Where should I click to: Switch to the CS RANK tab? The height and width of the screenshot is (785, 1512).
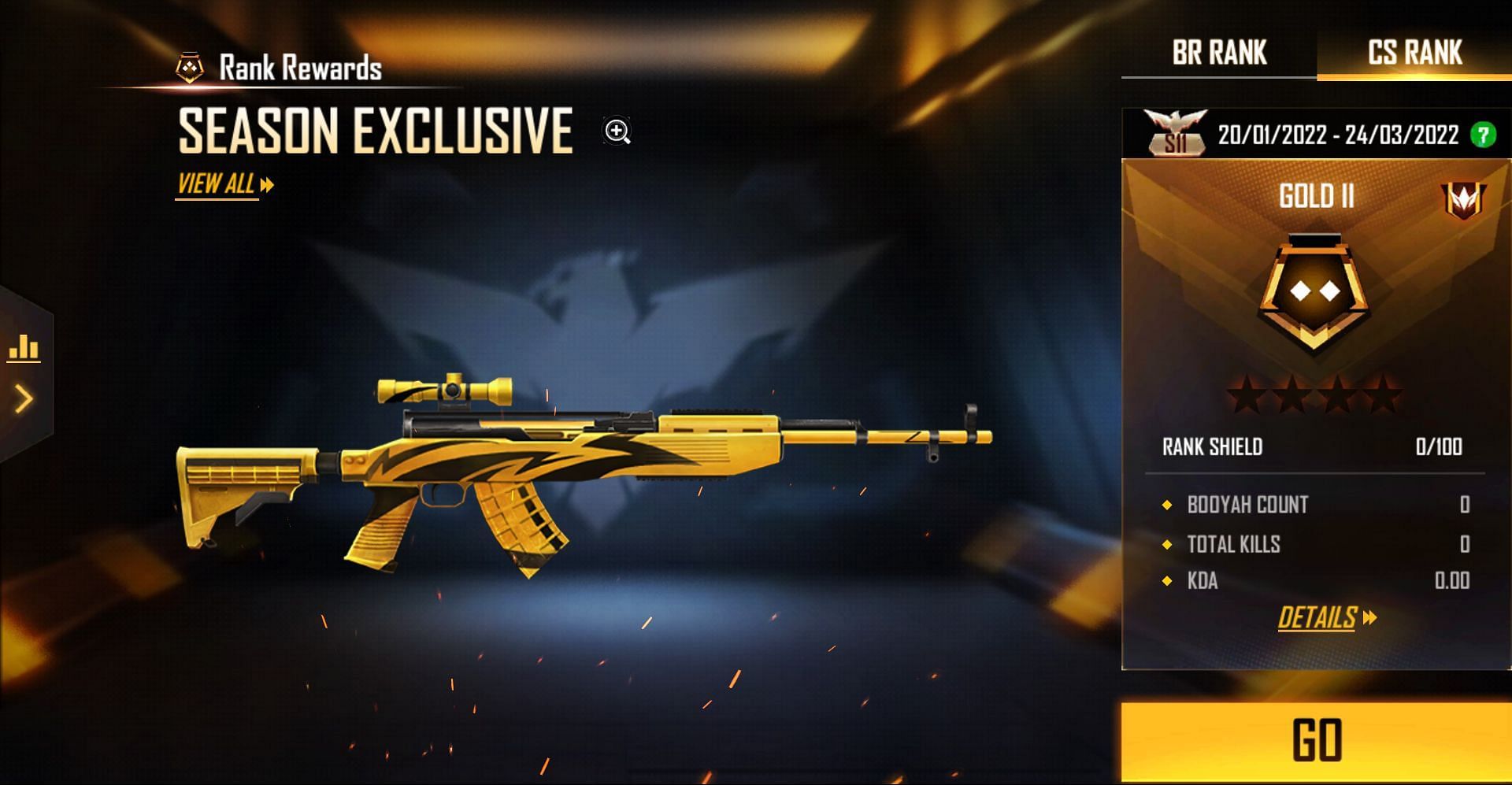(1414, 53)
